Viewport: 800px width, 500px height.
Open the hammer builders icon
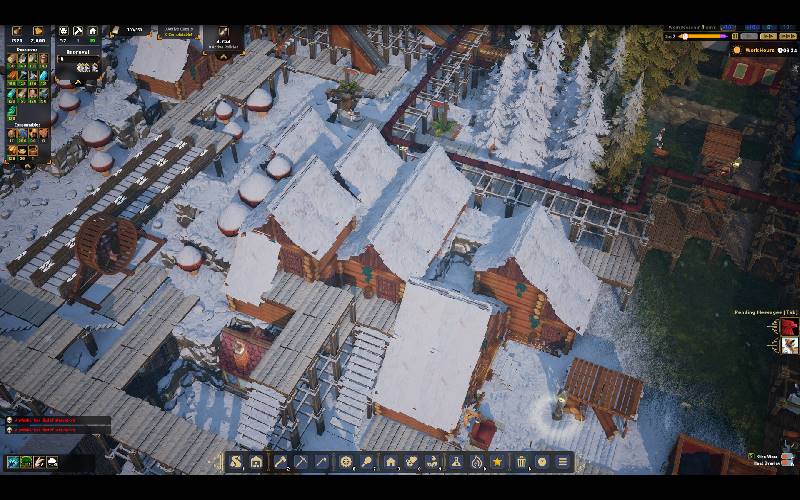tap(78, 32)
